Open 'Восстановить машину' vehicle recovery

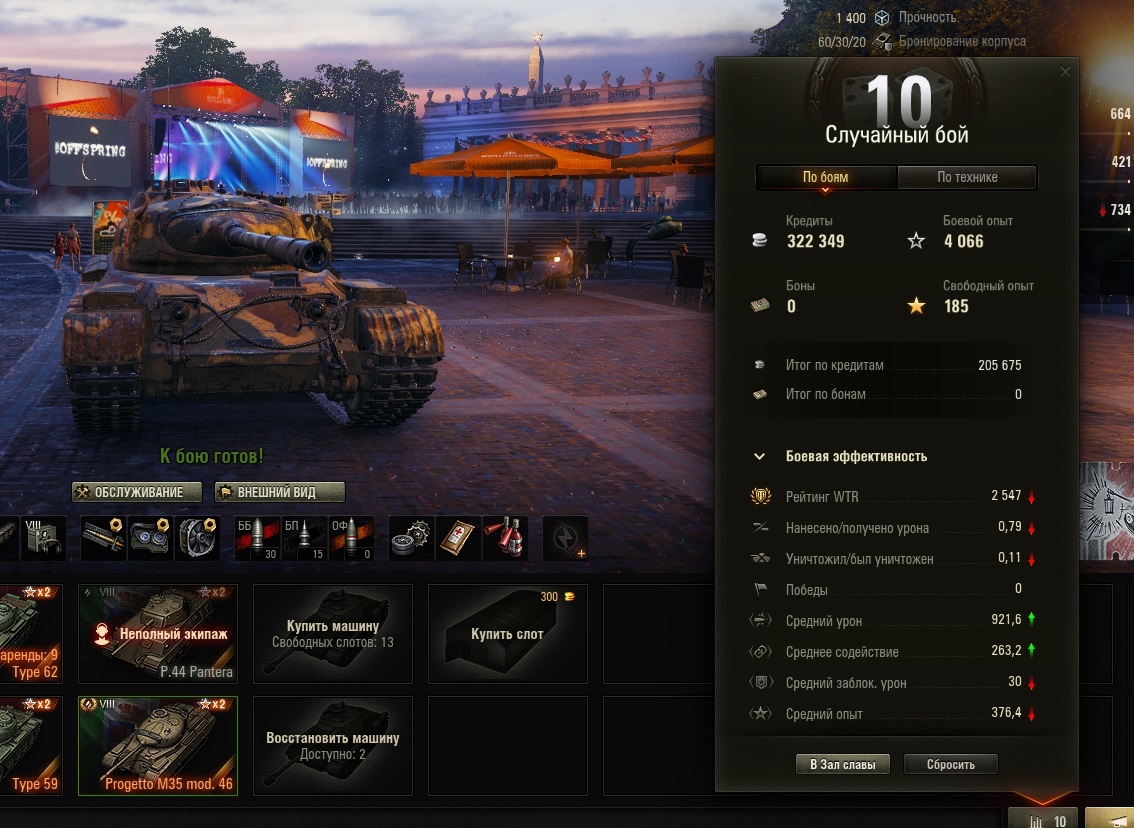(332, 745)
